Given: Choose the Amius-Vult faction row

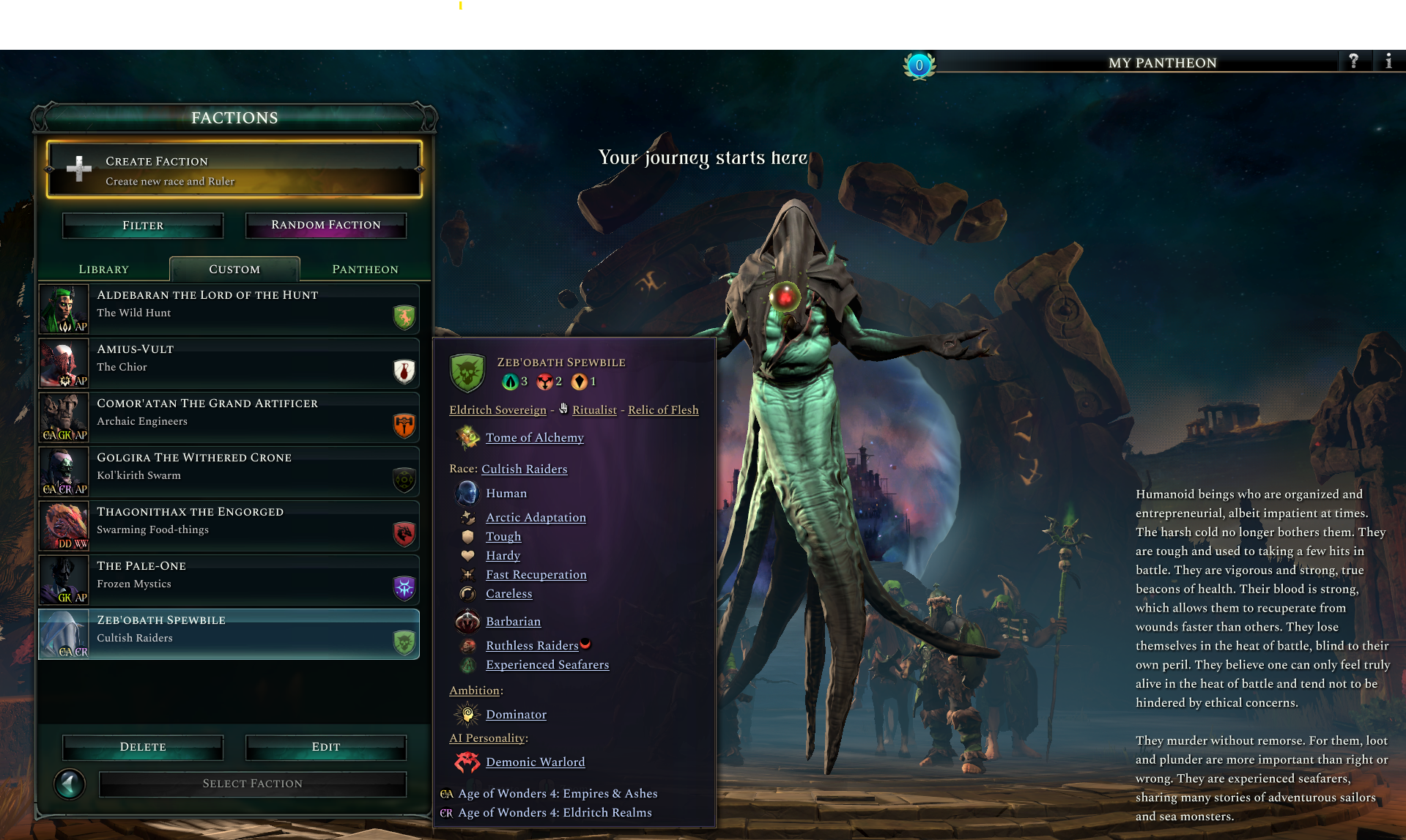Looking at the screenshot, I should 229,363.
